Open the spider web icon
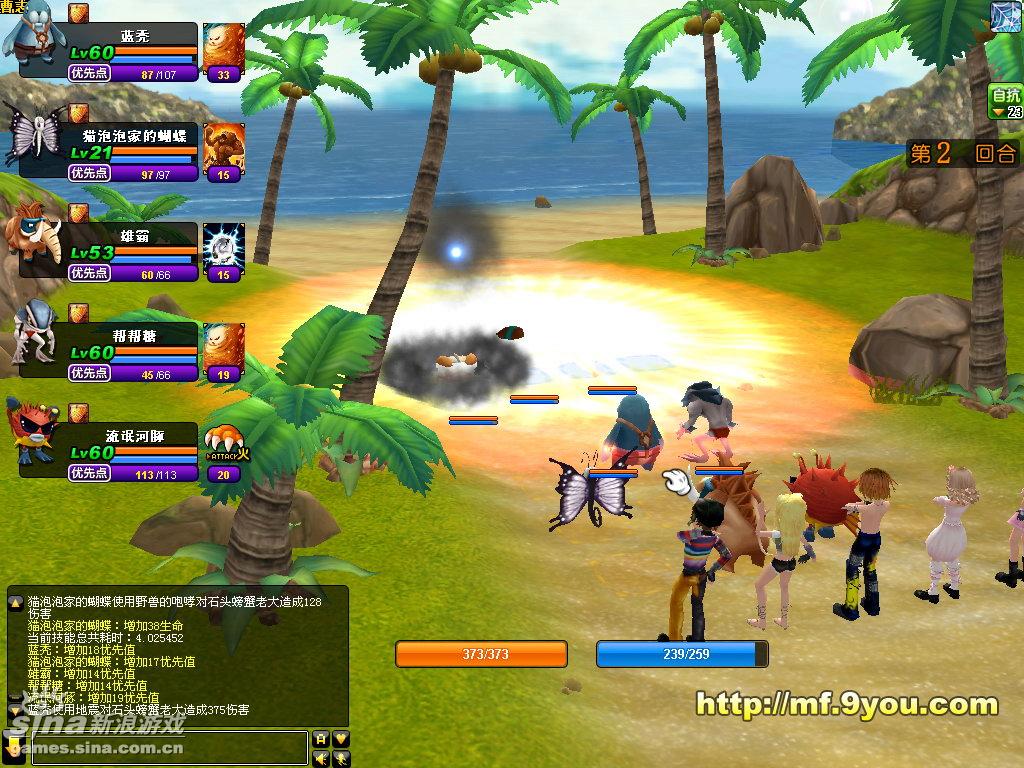 coord(1006,16)
